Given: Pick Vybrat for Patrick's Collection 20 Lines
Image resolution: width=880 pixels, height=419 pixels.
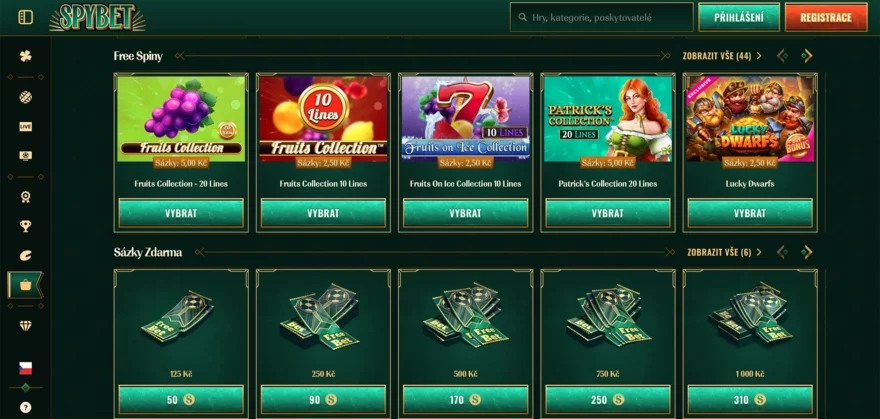Looking at the screenshot, I should pos(607,213).
